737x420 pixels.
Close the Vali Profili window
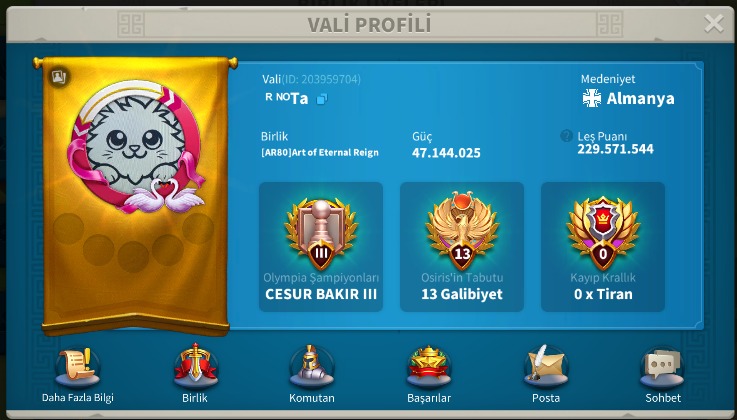[x=713, y=24]
